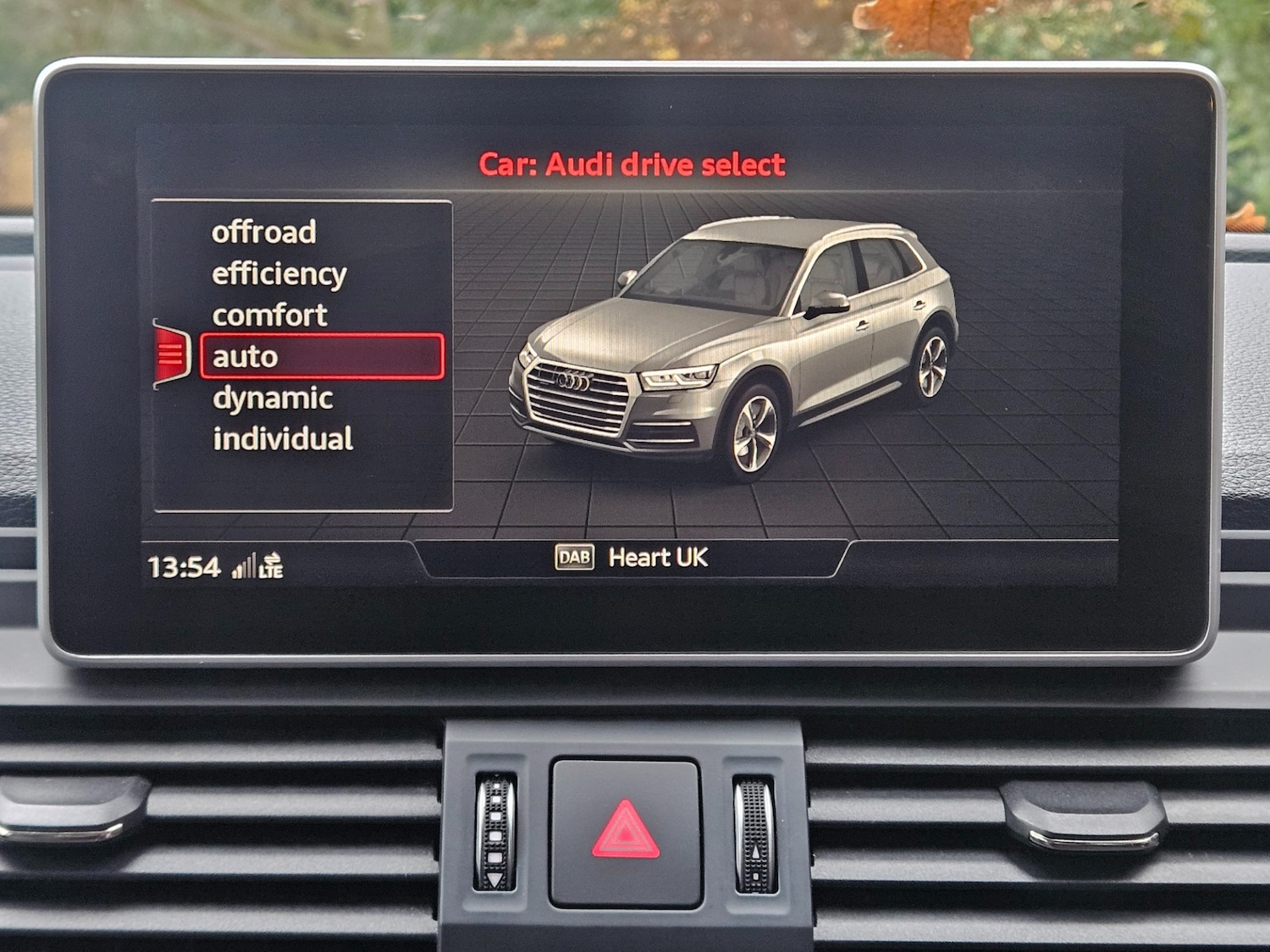This screenshot has width=1270, height=952.
Task: Open the Heart UK station display
Action: tap(659, 556)
